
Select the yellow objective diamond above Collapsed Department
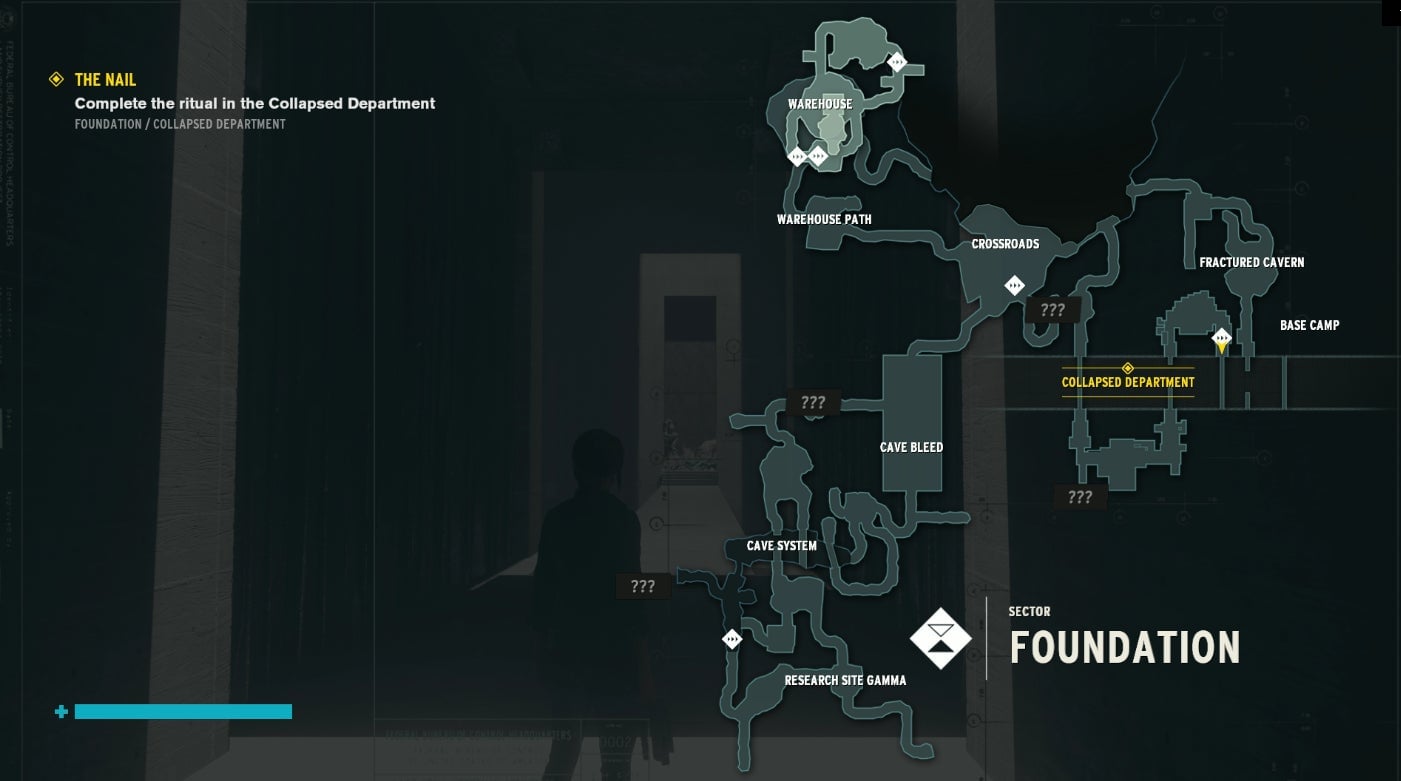click(1128, 366)
